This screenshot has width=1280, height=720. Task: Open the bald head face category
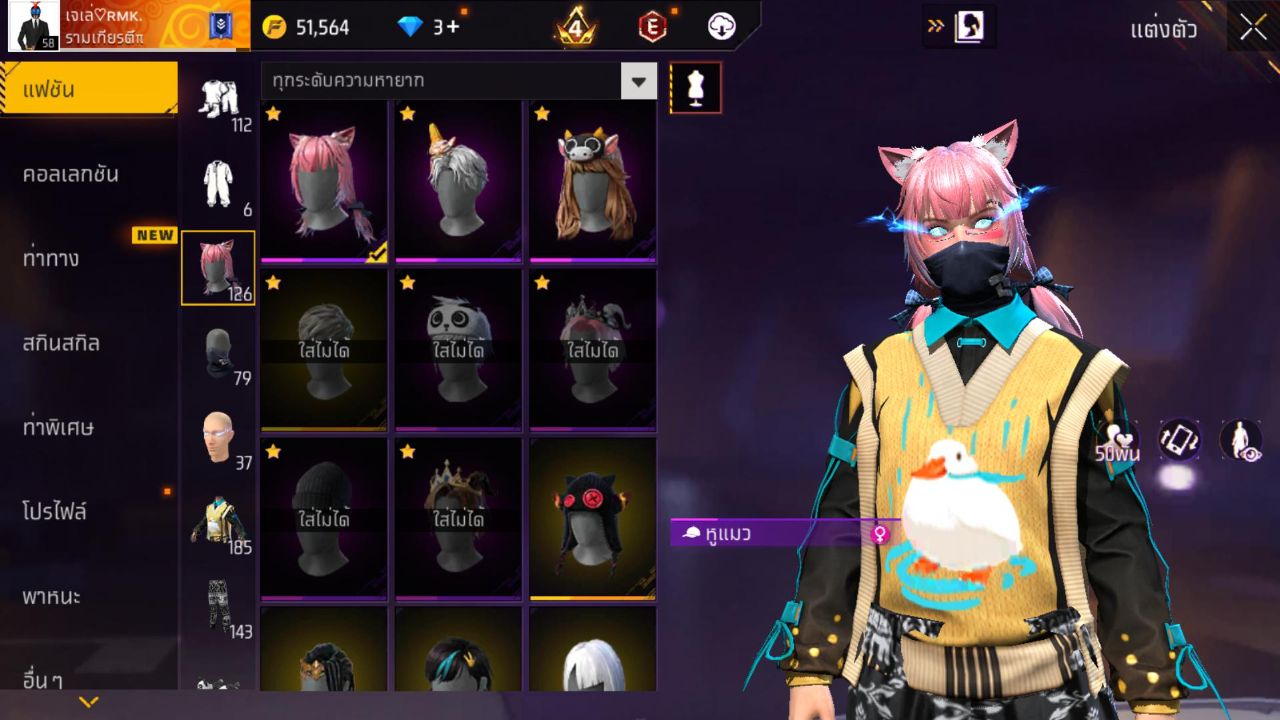[x=218, y=438]
